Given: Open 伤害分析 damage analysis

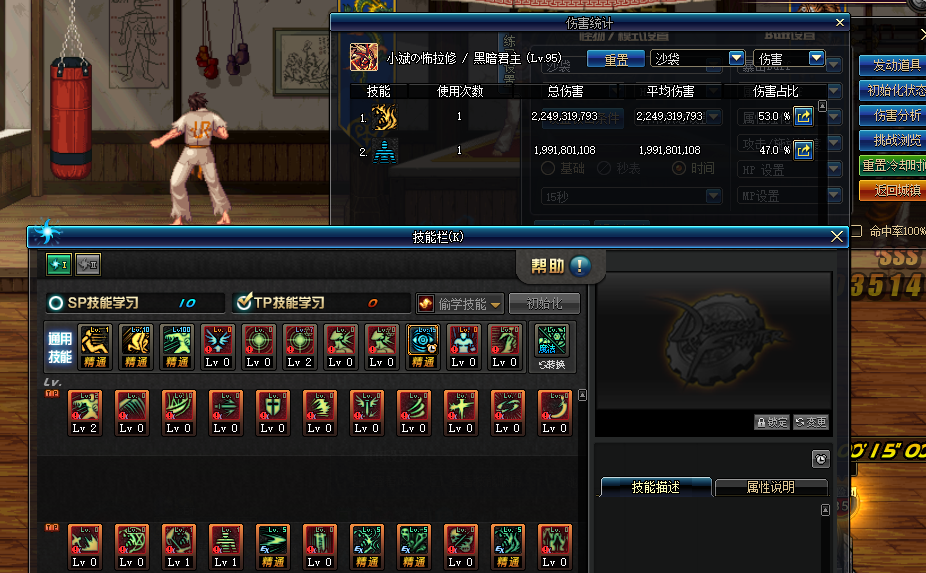Looking at the screenshot, I should (892, 116).
